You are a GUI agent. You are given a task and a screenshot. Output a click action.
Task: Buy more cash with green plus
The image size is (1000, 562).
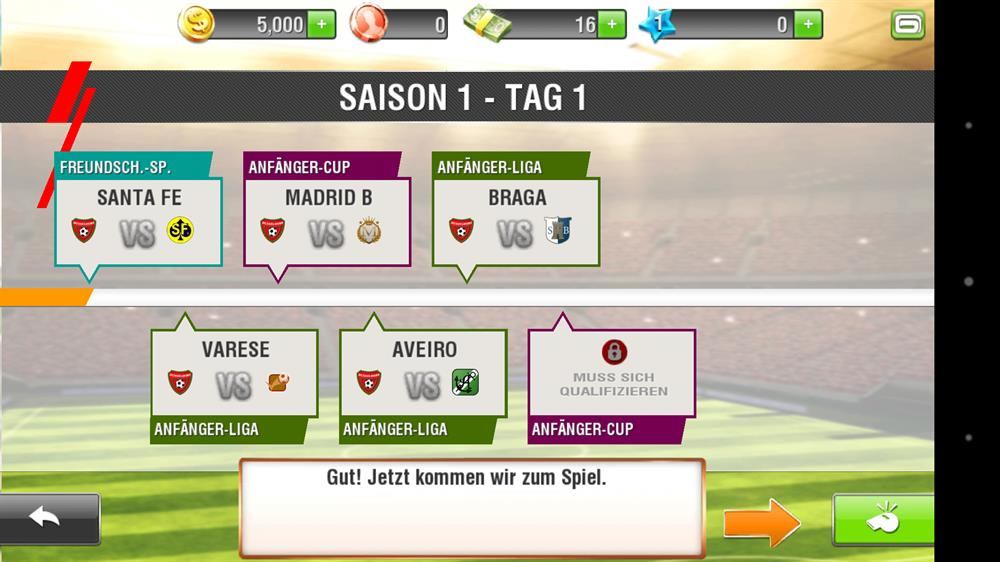tap(612, 25)
